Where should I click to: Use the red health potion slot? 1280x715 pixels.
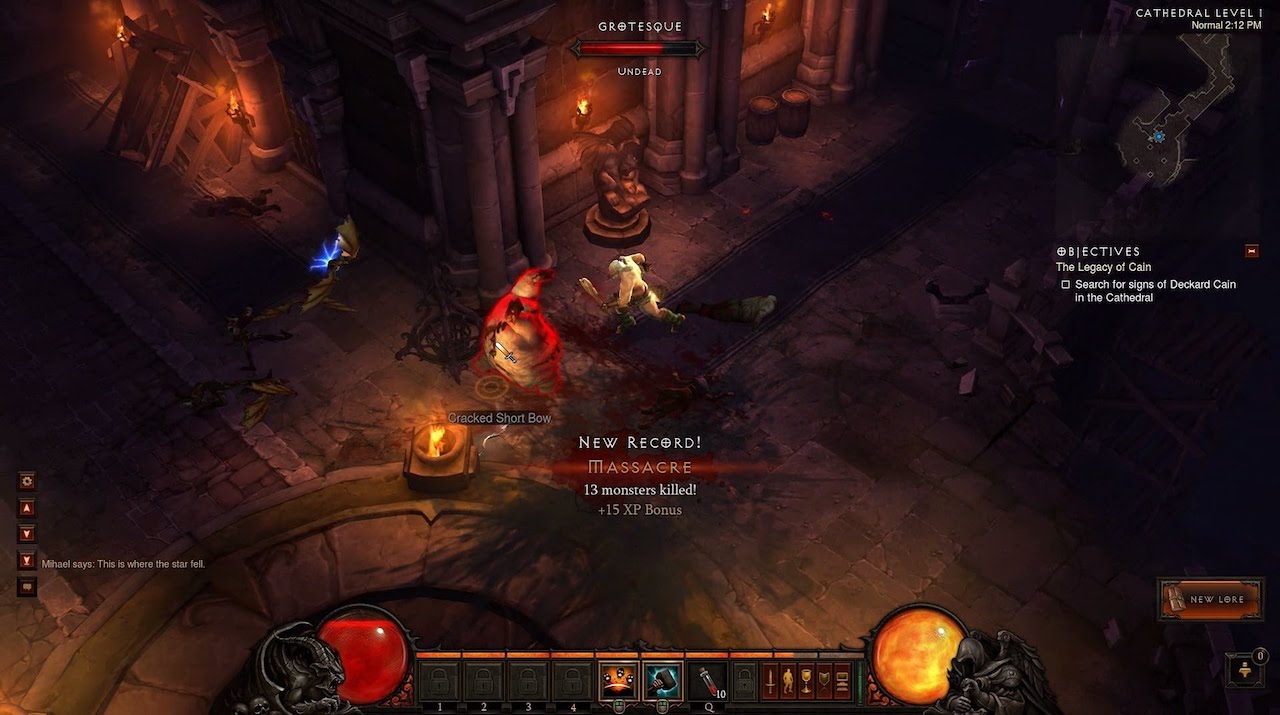click(x=708, y=681)
